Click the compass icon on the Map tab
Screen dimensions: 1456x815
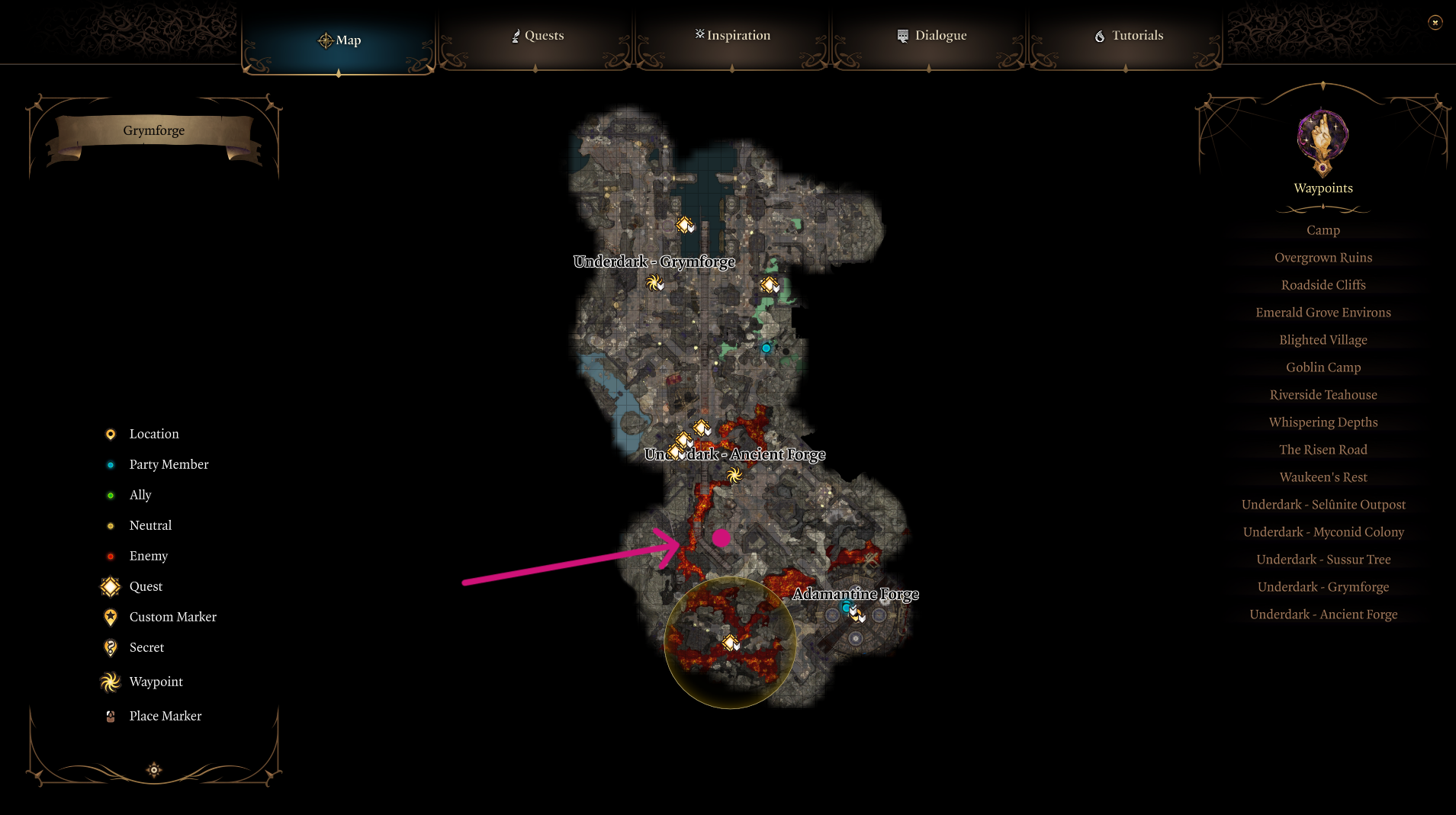click(326, 40)
